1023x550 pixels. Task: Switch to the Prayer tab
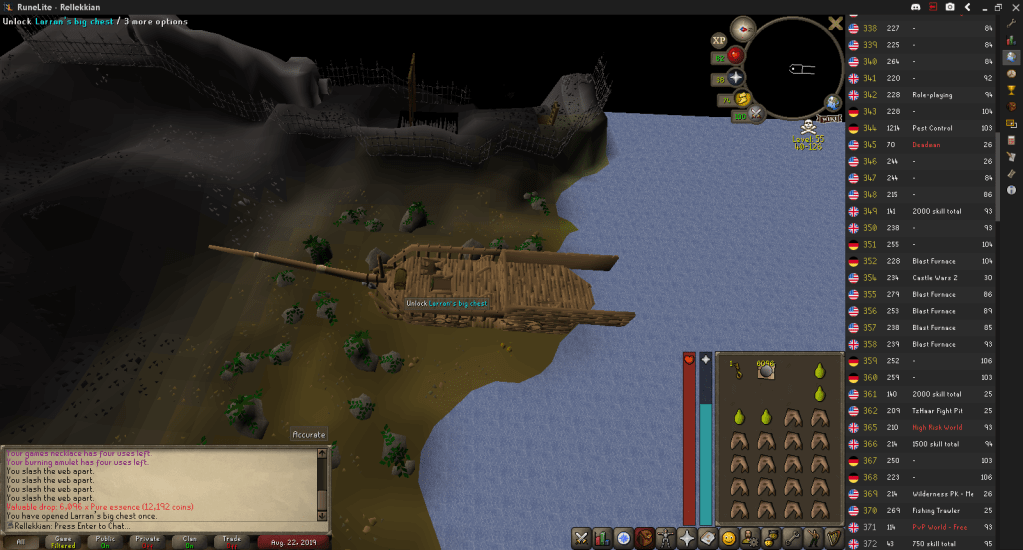[687, 538]
